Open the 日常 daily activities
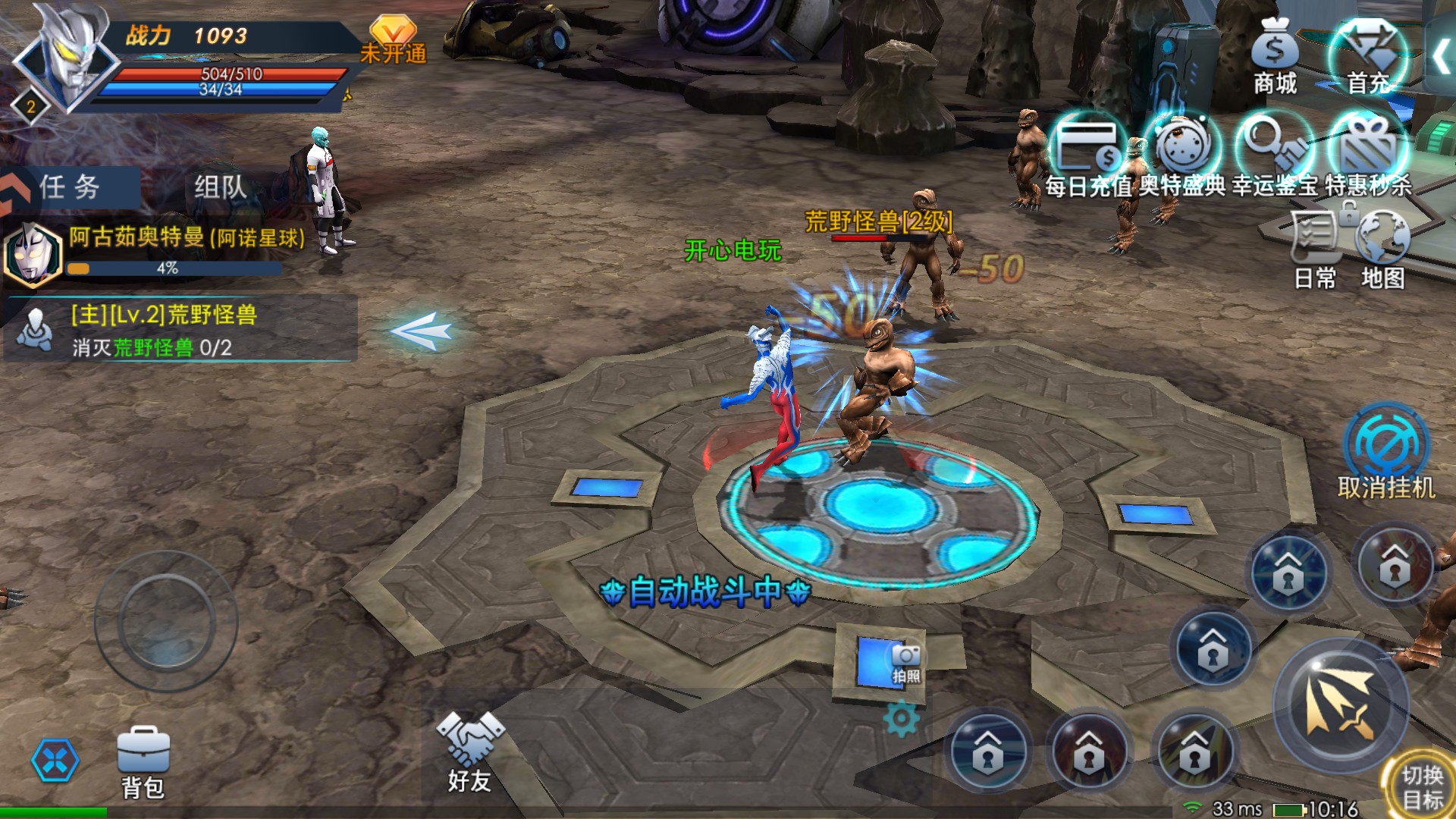The height and width of the screenshot is (819, 1456). click(1315, 250)
